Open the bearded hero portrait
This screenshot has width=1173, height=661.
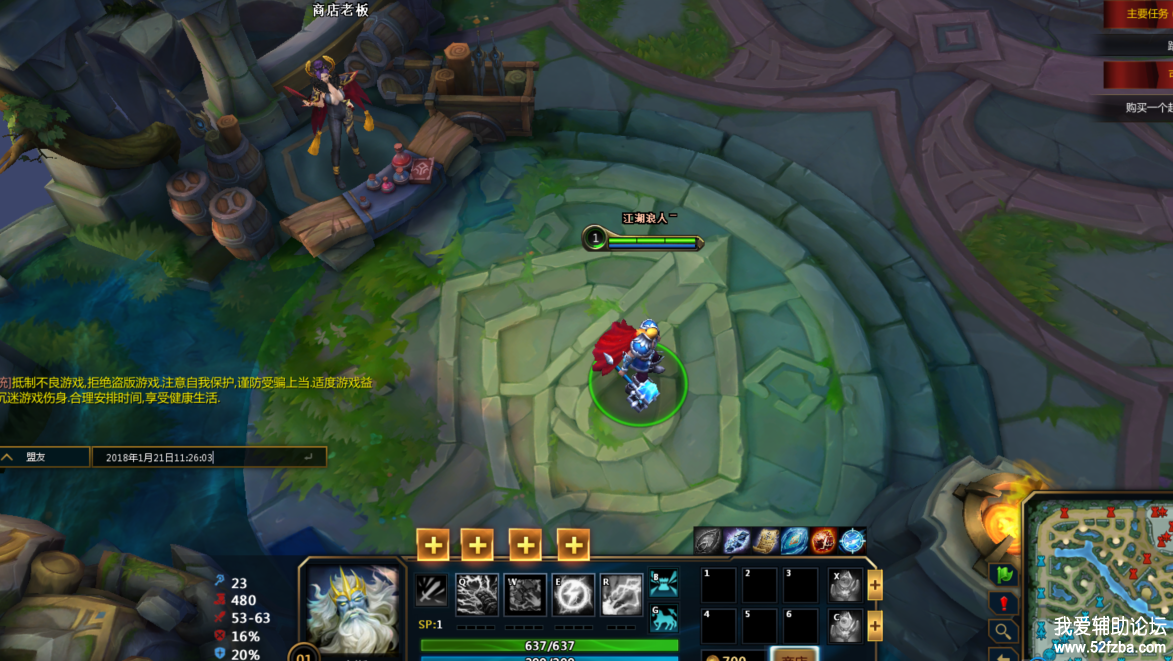click(352, 609)
